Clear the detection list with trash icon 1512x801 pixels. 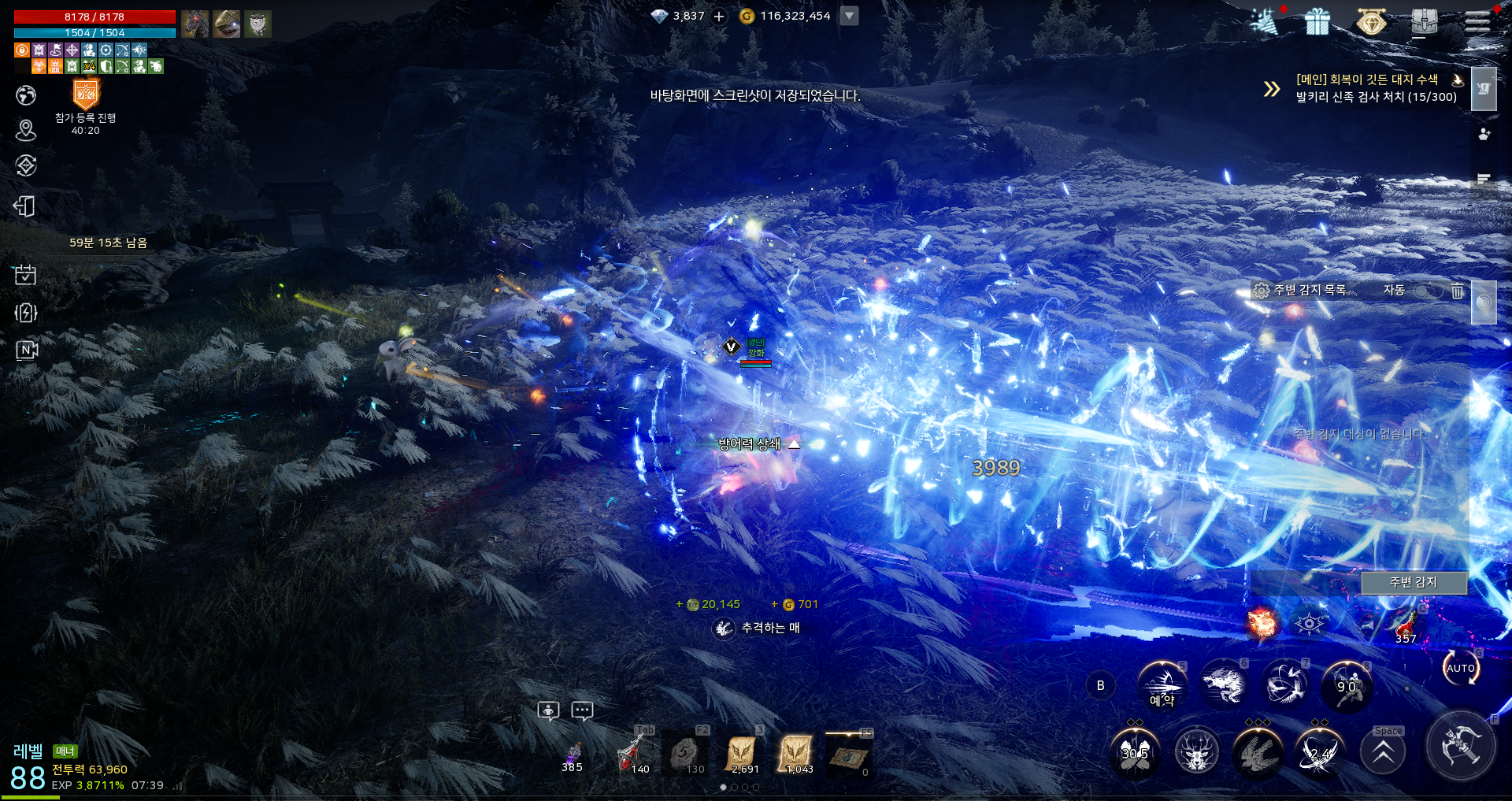(x=1458, y=291)
